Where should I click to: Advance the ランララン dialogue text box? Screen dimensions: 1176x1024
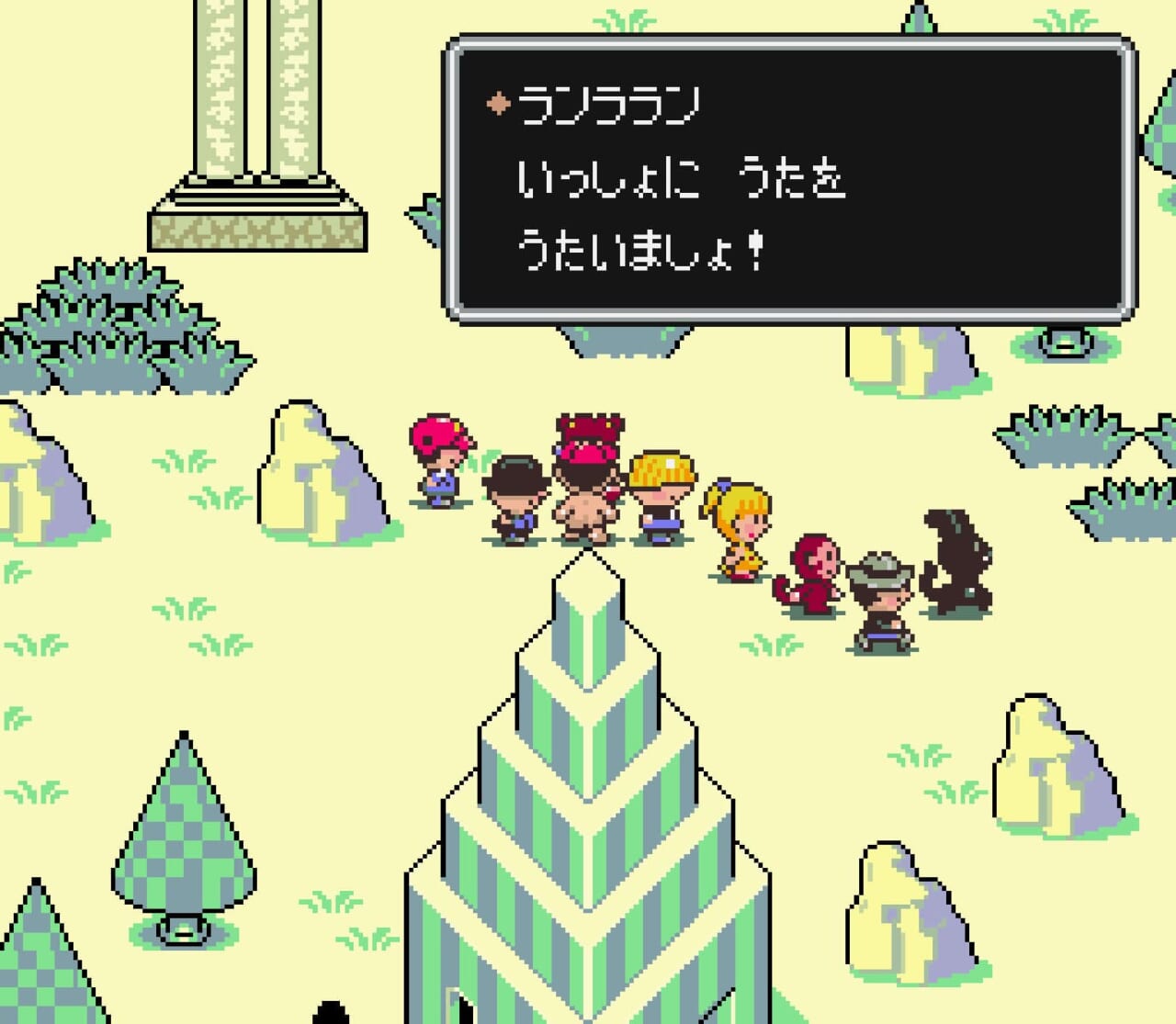[x=790, y=179]
